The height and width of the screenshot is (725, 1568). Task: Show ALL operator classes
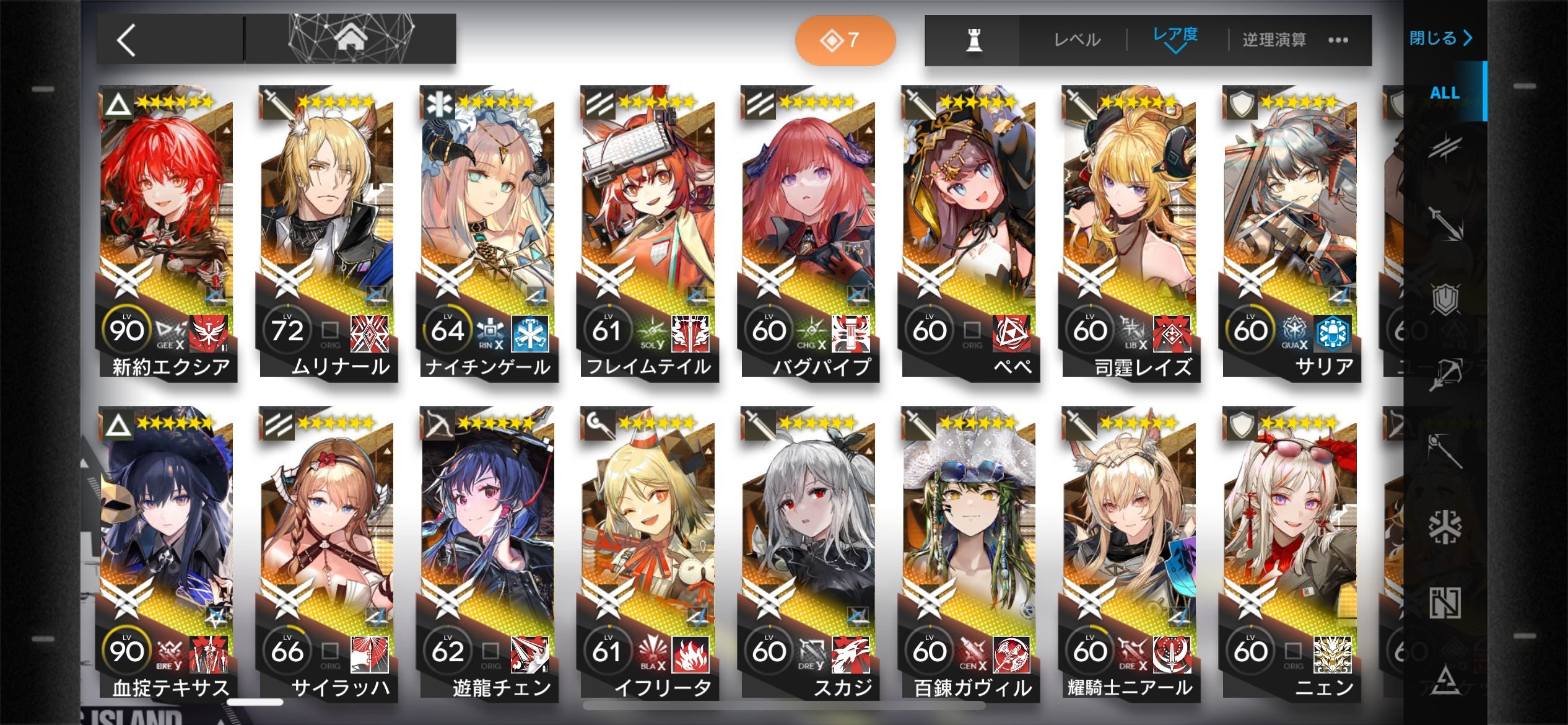[x=1444, y=93]
